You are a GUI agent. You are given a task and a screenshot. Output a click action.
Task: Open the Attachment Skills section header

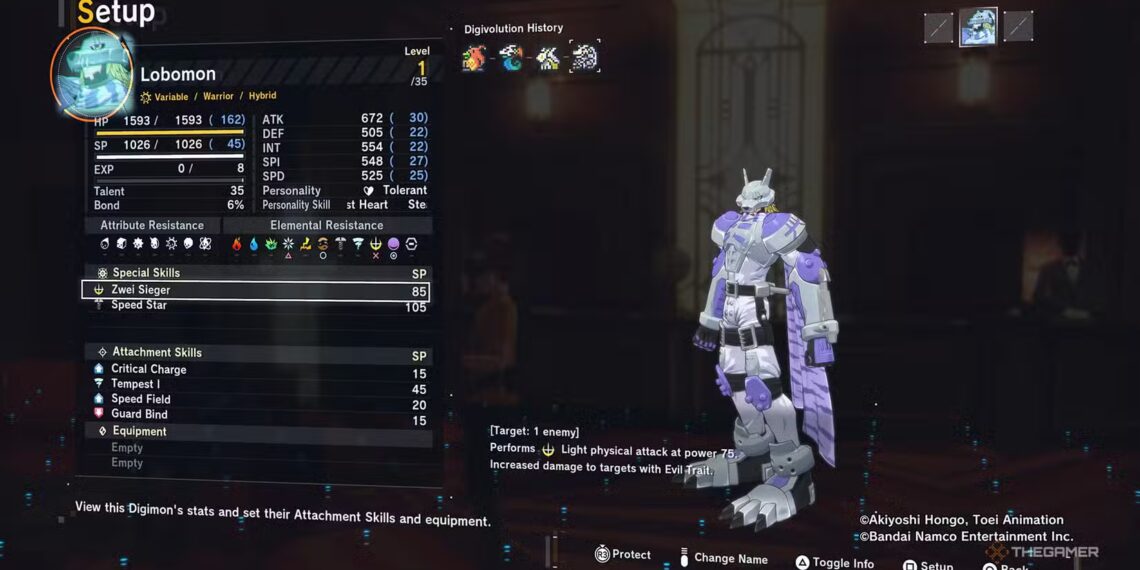coord(155,353)
